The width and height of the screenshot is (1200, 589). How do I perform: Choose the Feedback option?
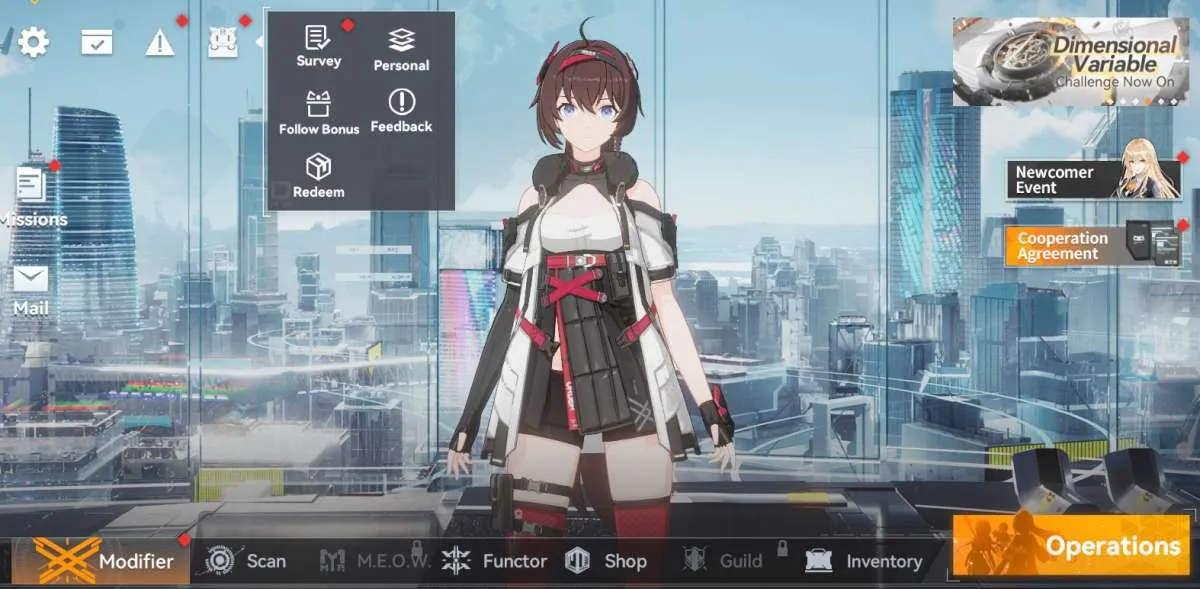click(401, 110)
